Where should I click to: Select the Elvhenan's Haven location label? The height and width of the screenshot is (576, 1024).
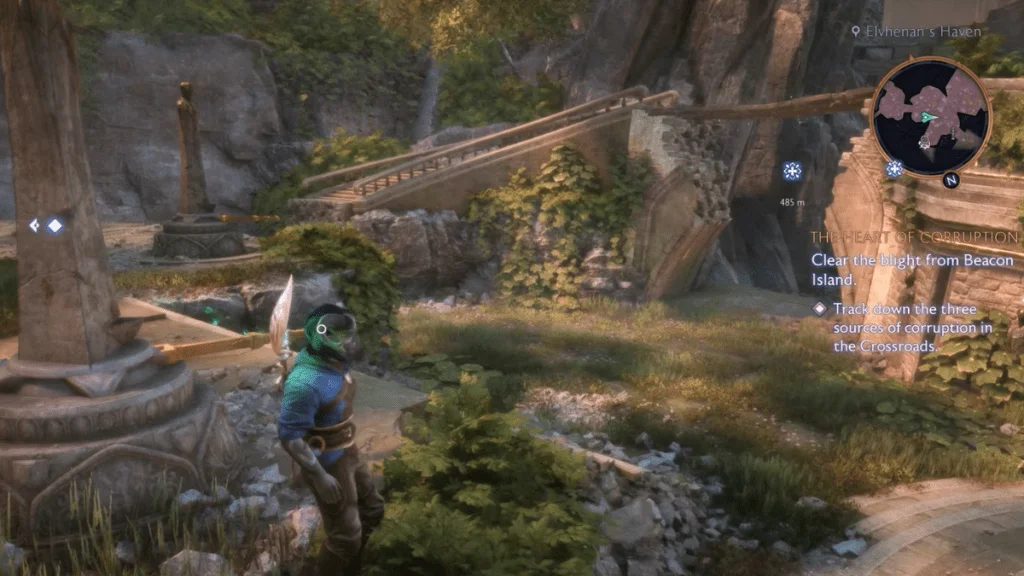click(910, 31)
